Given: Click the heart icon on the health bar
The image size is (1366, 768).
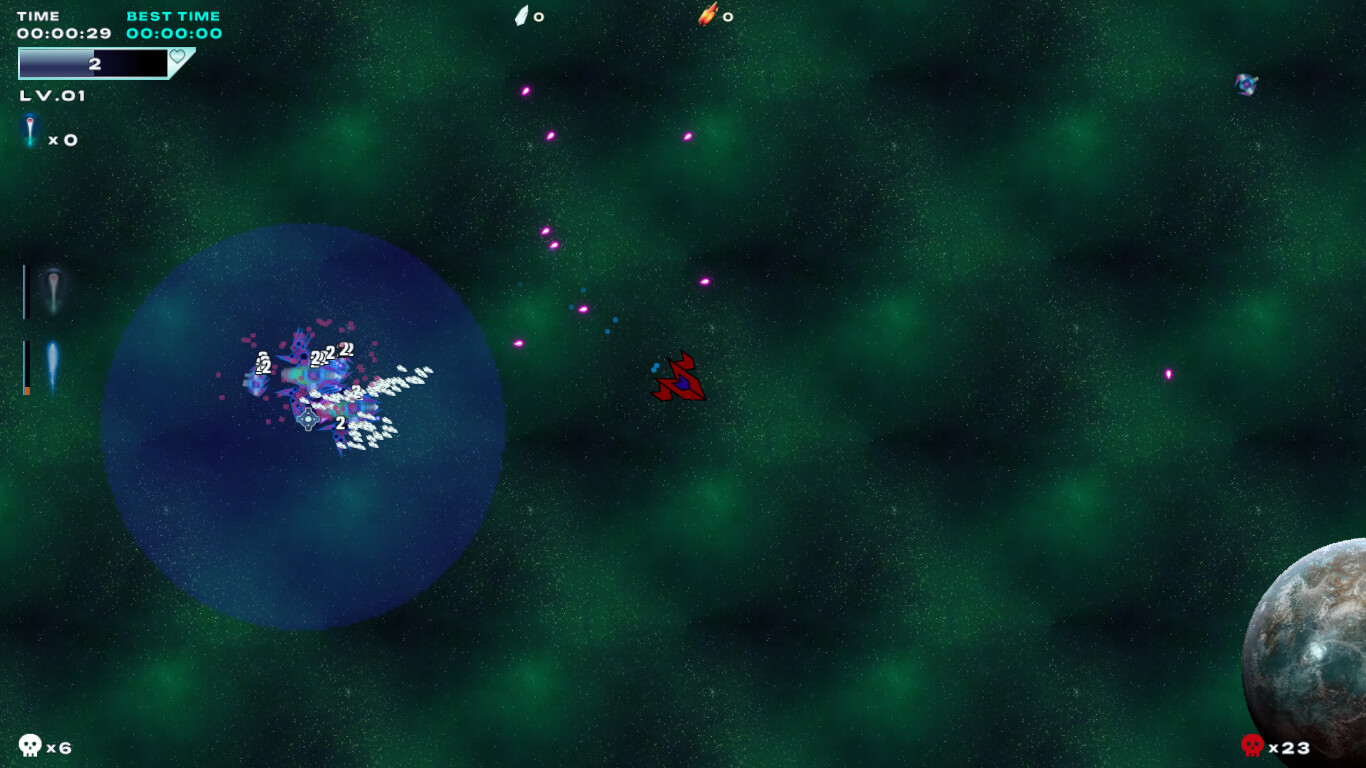Looking at the screenshot, I should [177, 57].
